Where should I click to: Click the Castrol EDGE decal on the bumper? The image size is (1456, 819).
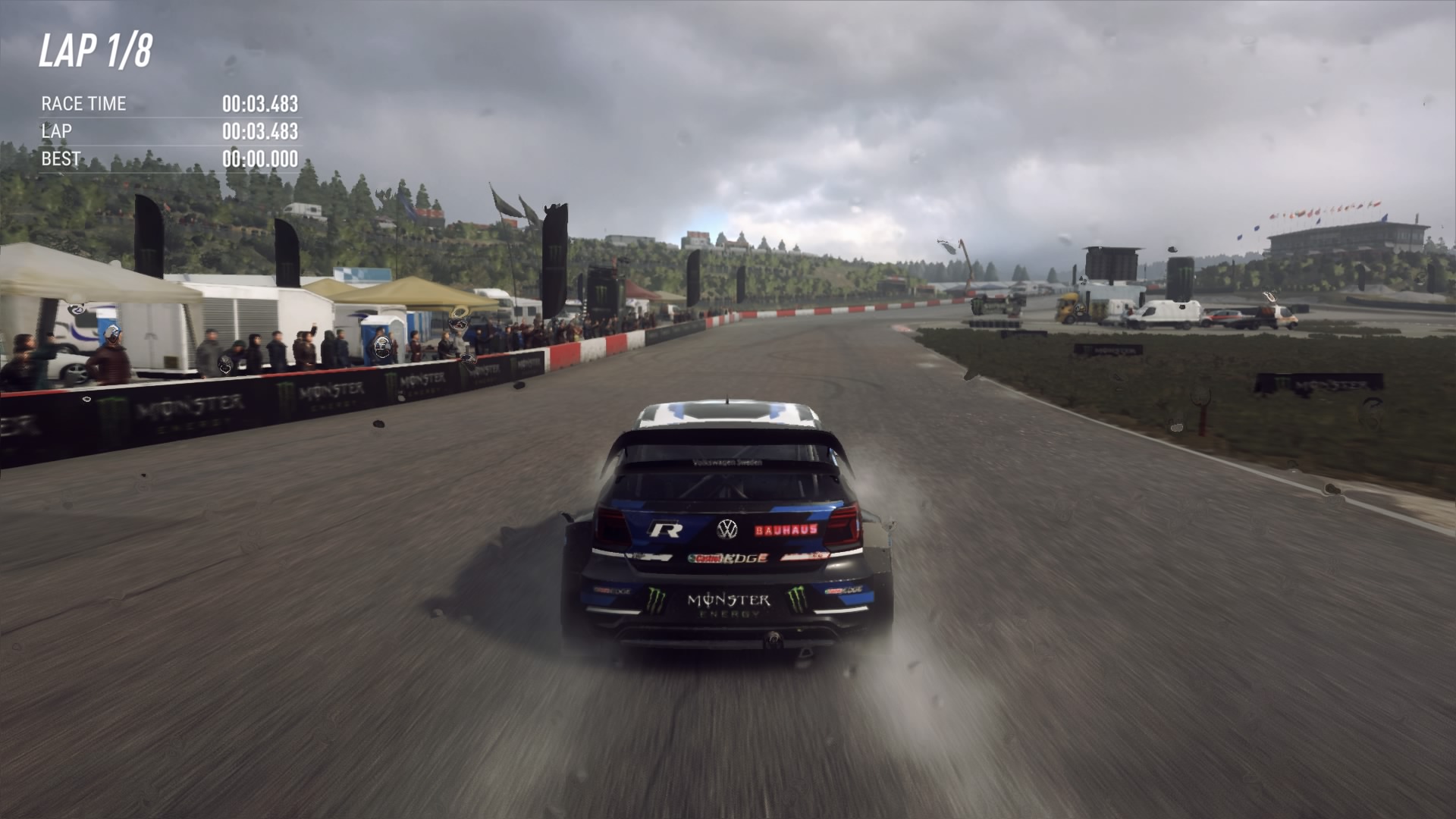[728, 558]
